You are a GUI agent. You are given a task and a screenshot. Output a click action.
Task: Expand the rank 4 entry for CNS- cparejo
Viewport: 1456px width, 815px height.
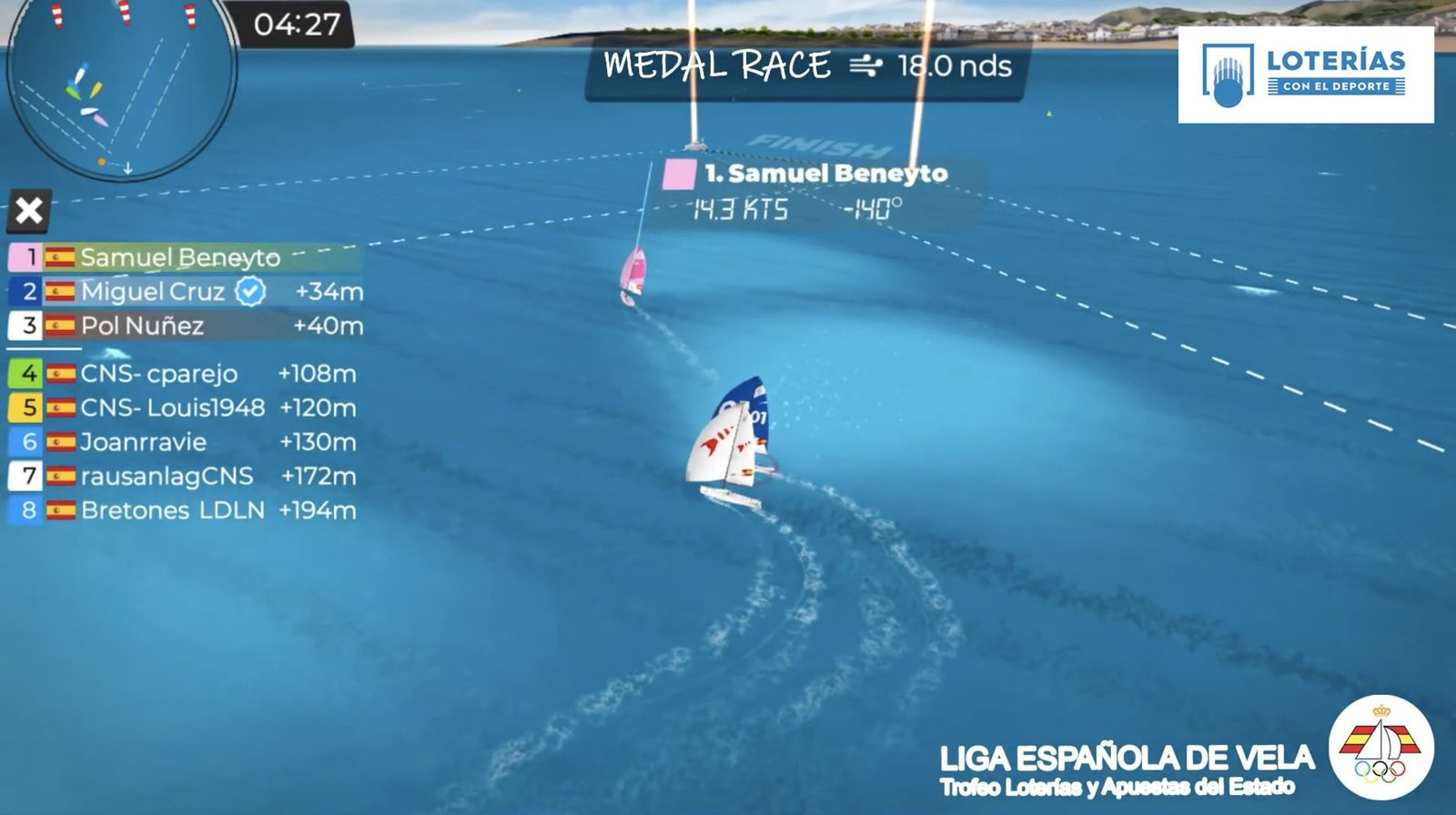[158, 373]
